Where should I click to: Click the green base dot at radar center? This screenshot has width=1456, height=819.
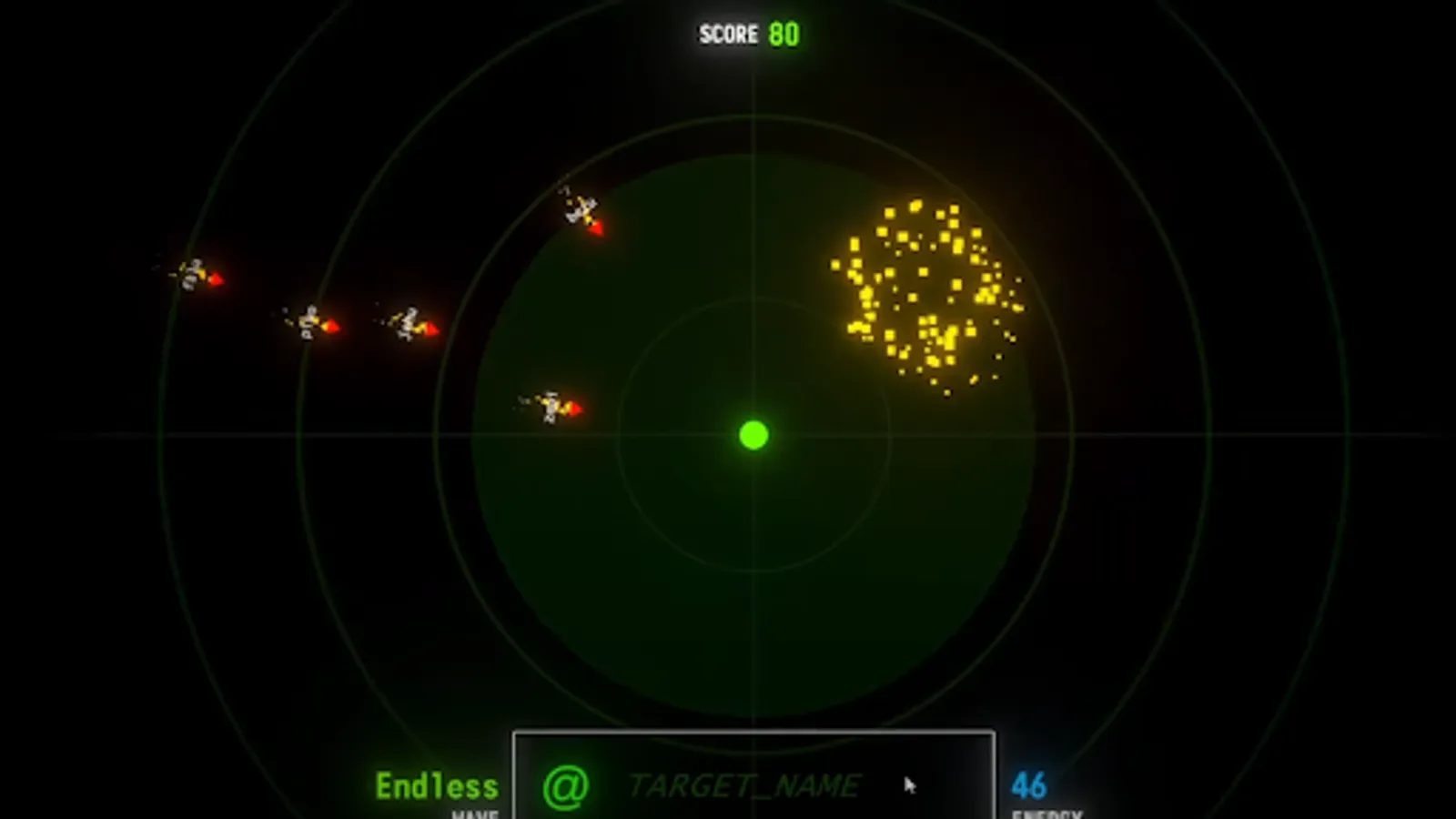click(752, 437)
